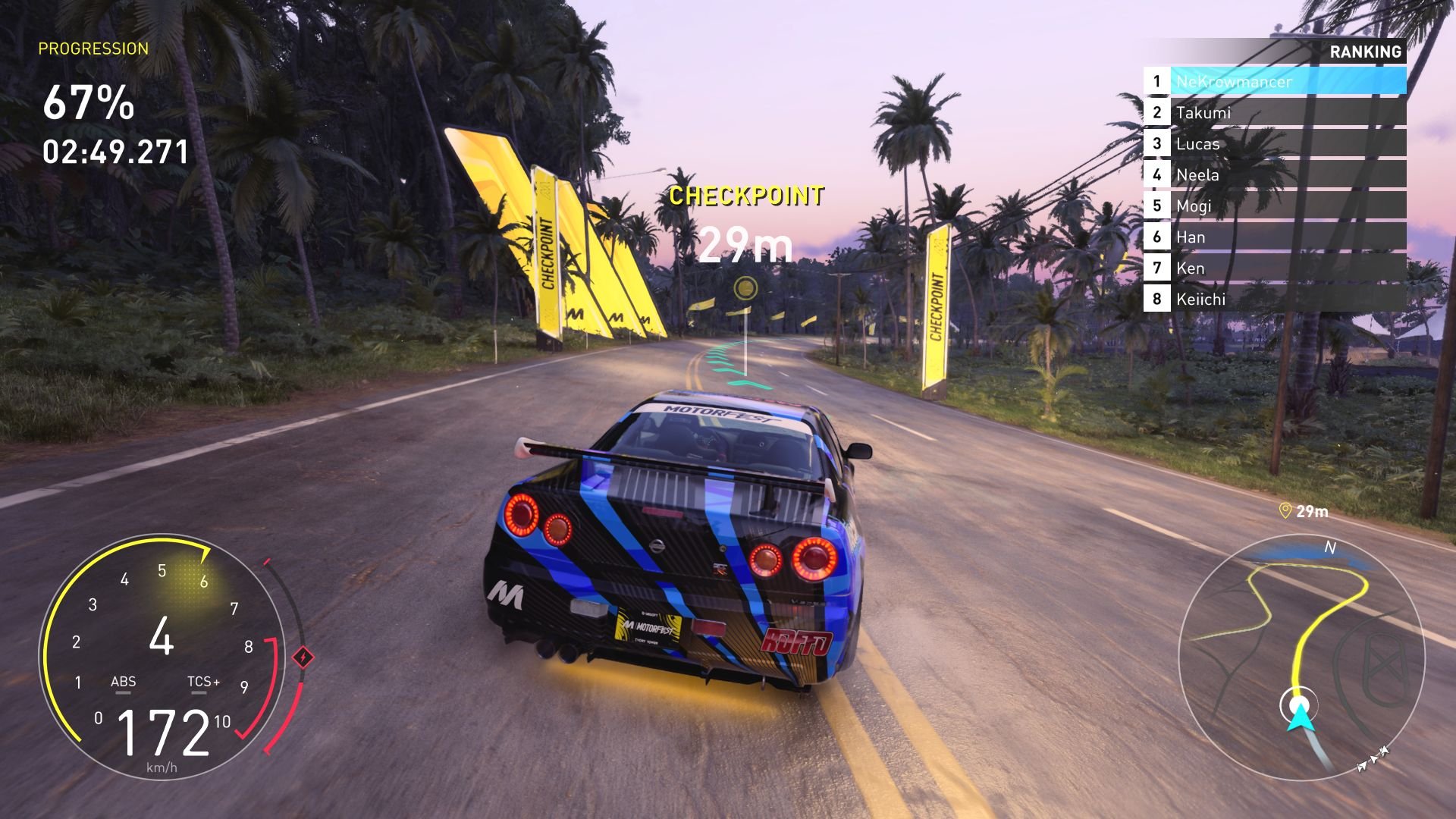Click the nitro lightning diamond icon
This screenshot has height=819, width=1456.
point(303,657)
